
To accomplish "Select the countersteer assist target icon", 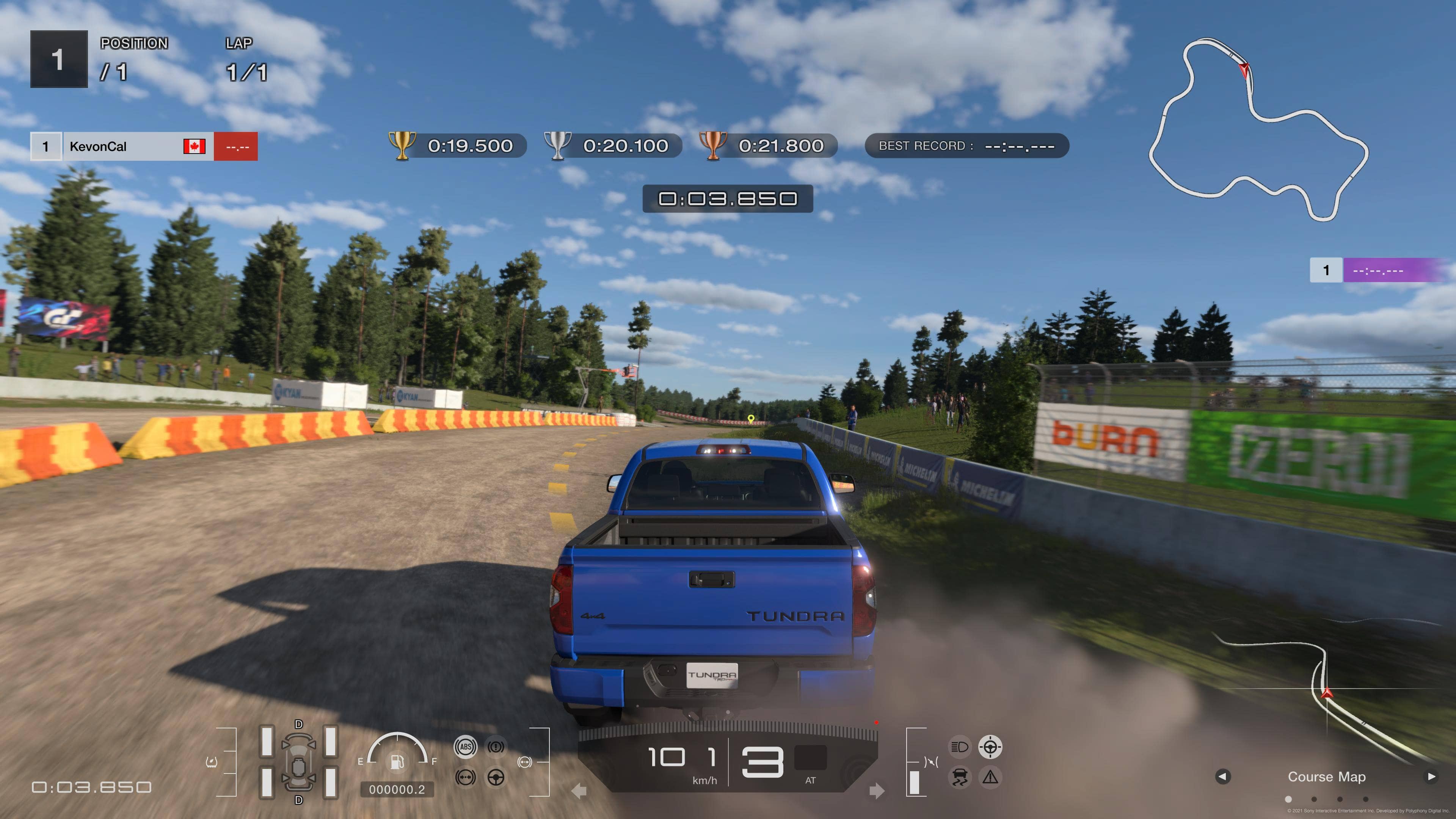I will pos(990,747).
